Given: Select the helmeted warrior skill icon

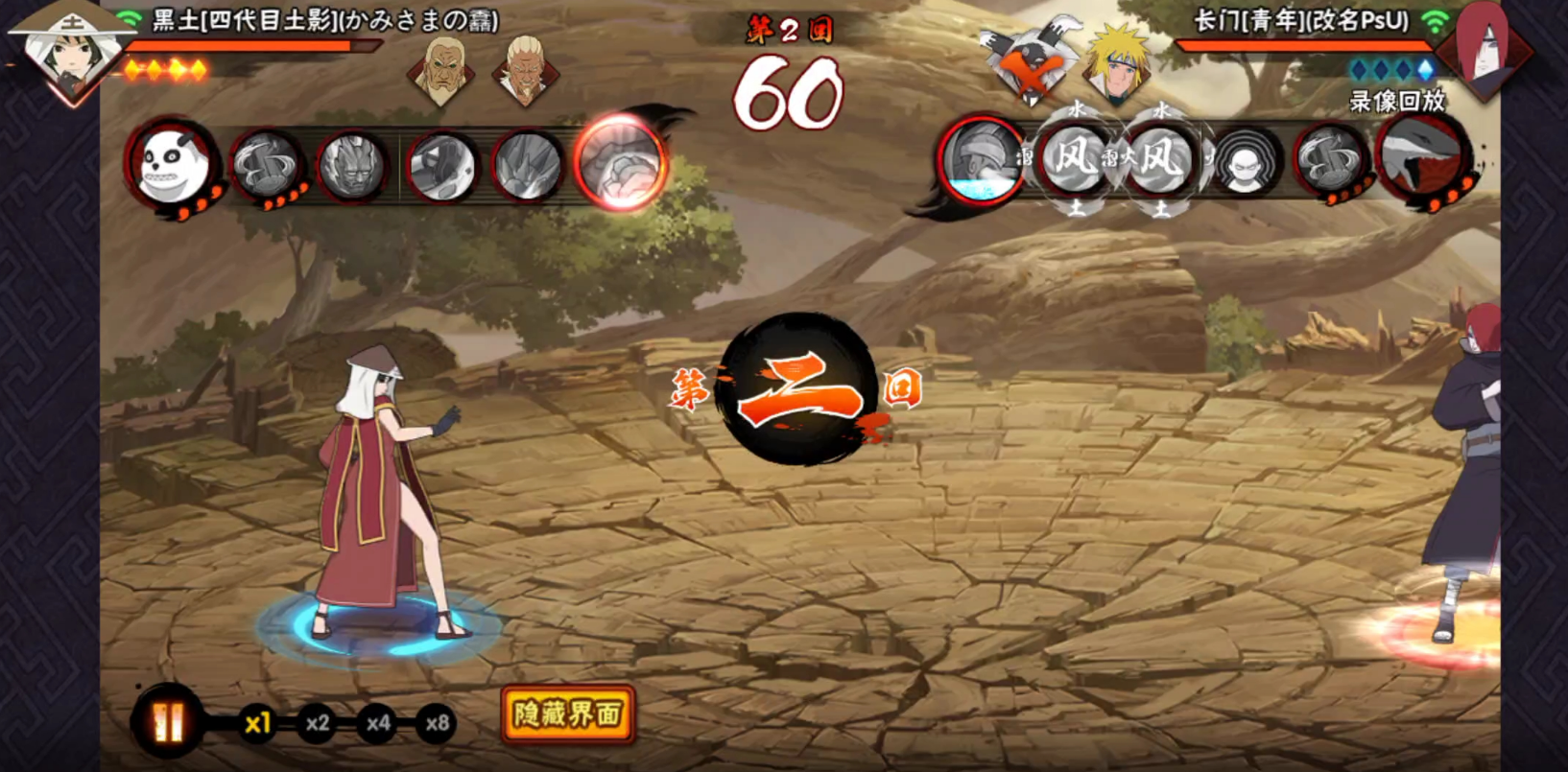Looking at the screenshot, I should point(983,160).
